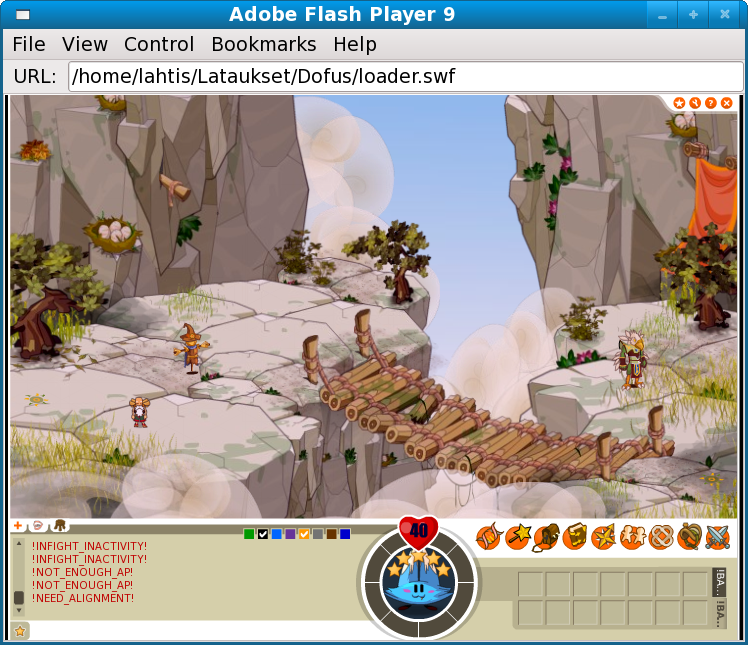Close the game with the orange X
This screenshot has height=645, width=748.
coord(726,103)
